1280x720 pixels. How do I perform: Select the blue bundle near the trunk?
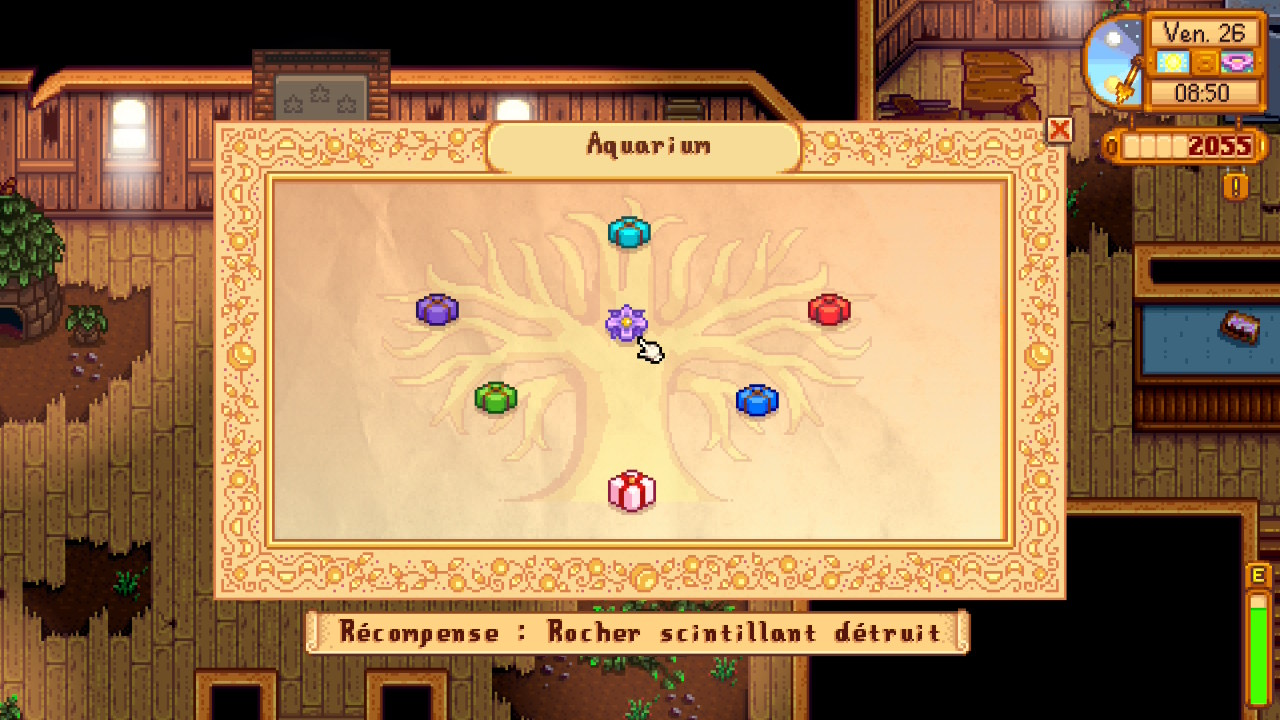click(755, 398)
